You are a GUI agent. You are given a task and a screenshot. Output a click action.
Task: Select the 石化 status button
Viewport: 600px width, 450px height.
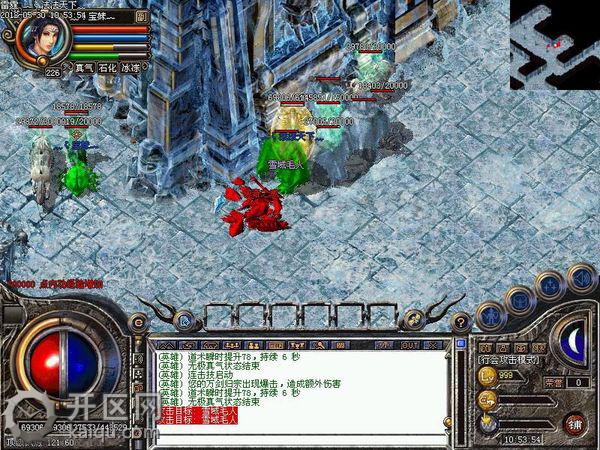coord(107,69)
